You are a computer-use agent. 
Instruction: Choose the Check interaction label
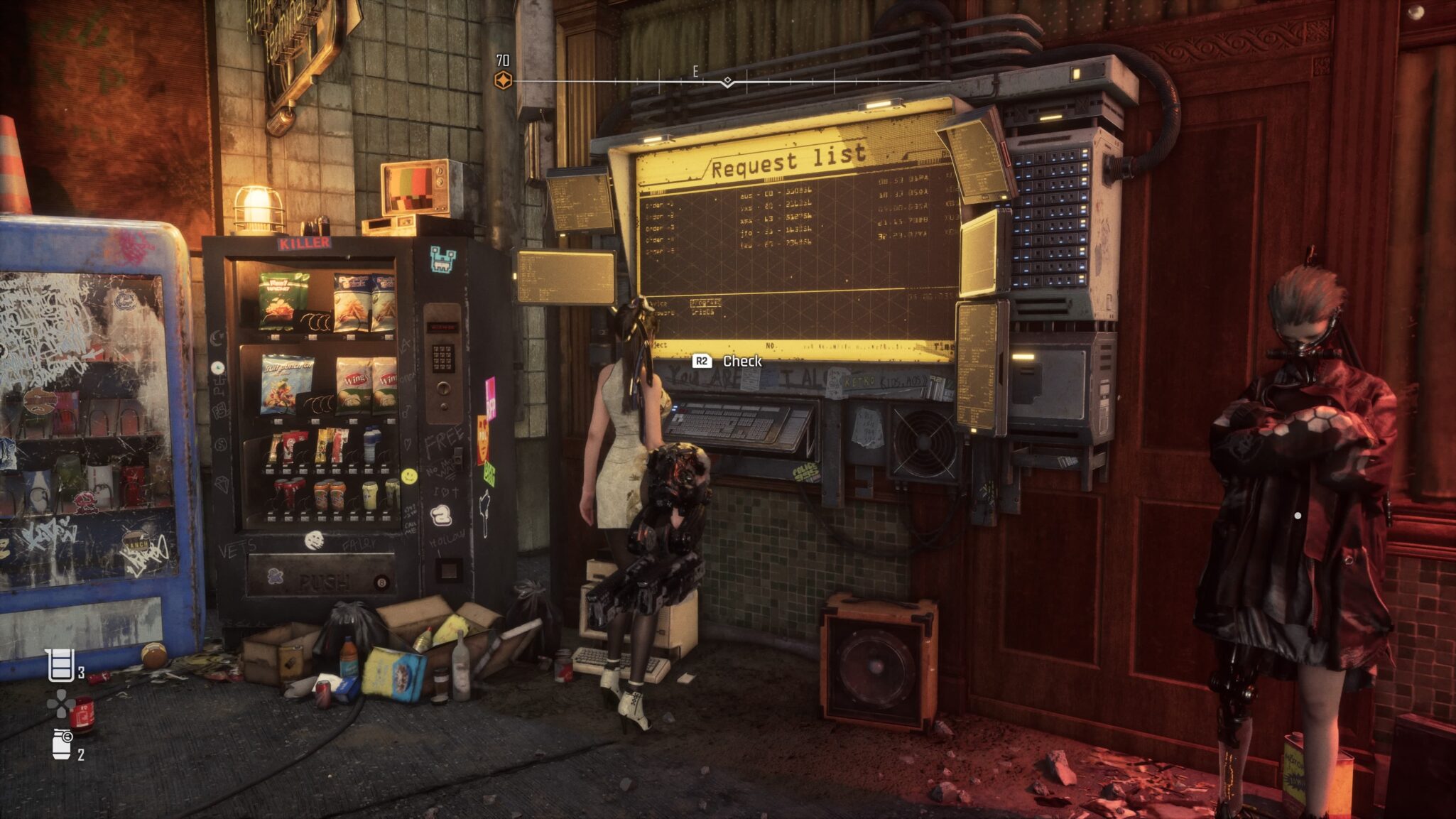point(741,361)
